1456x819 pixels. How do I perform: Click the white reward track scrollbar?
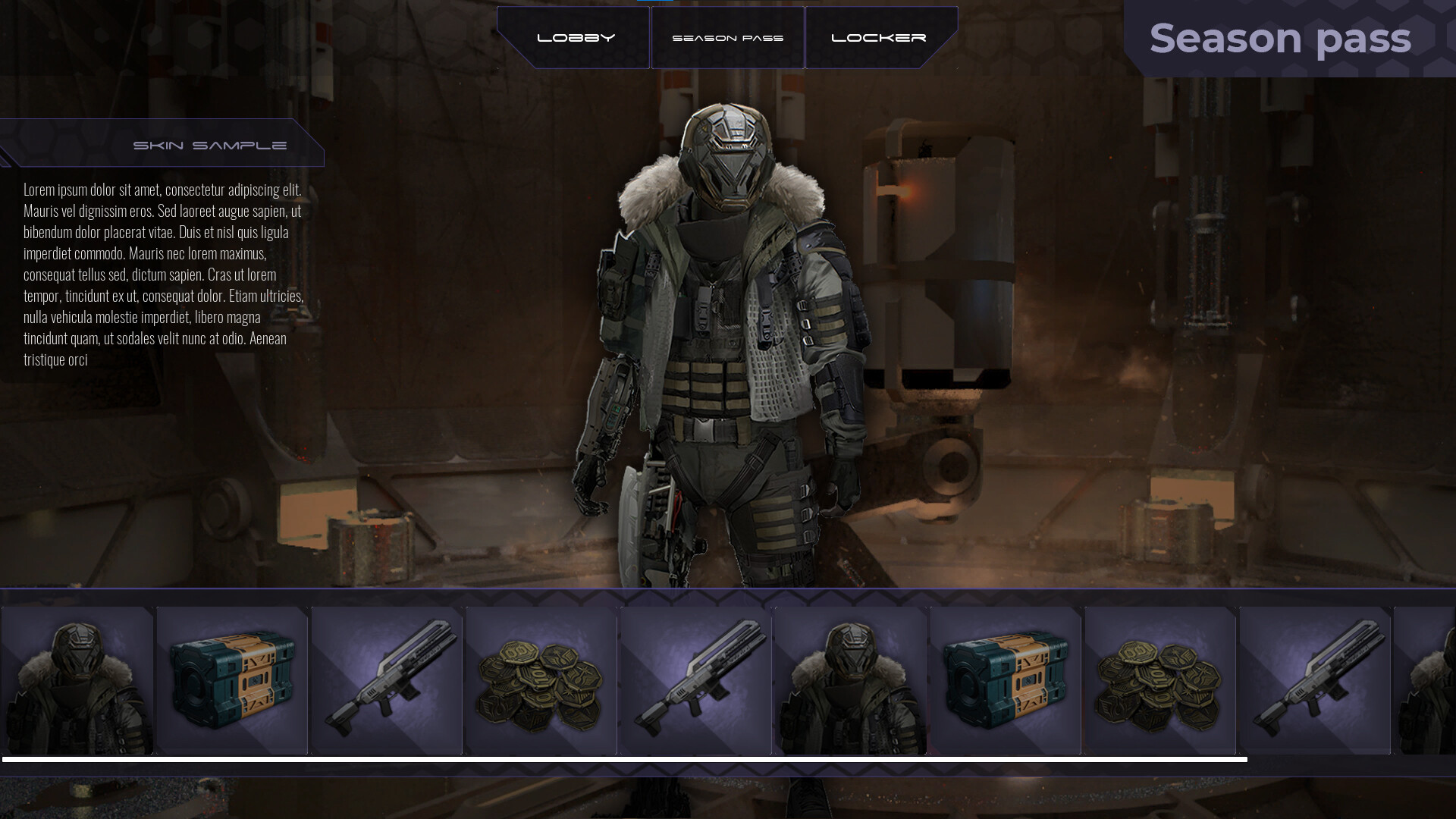click(x=624, y=759)
